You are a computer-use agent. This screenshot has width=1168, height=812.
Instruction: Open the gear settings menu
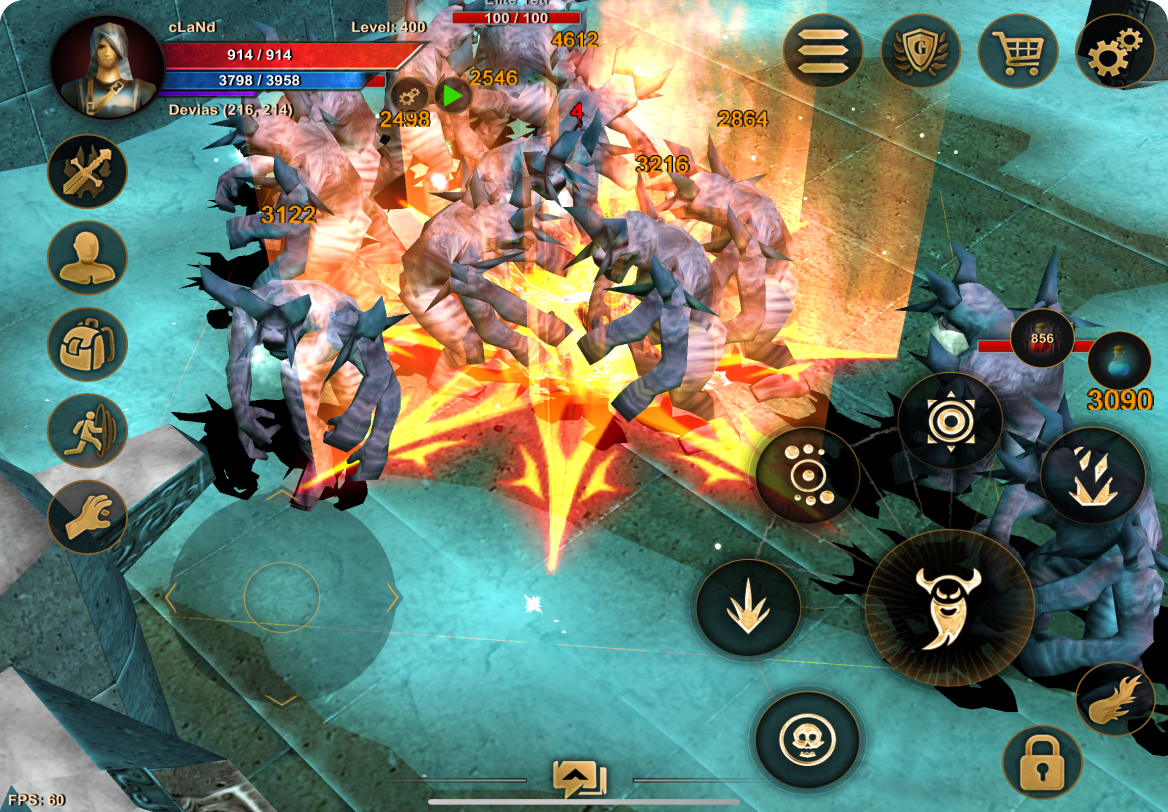(1114, 50)
